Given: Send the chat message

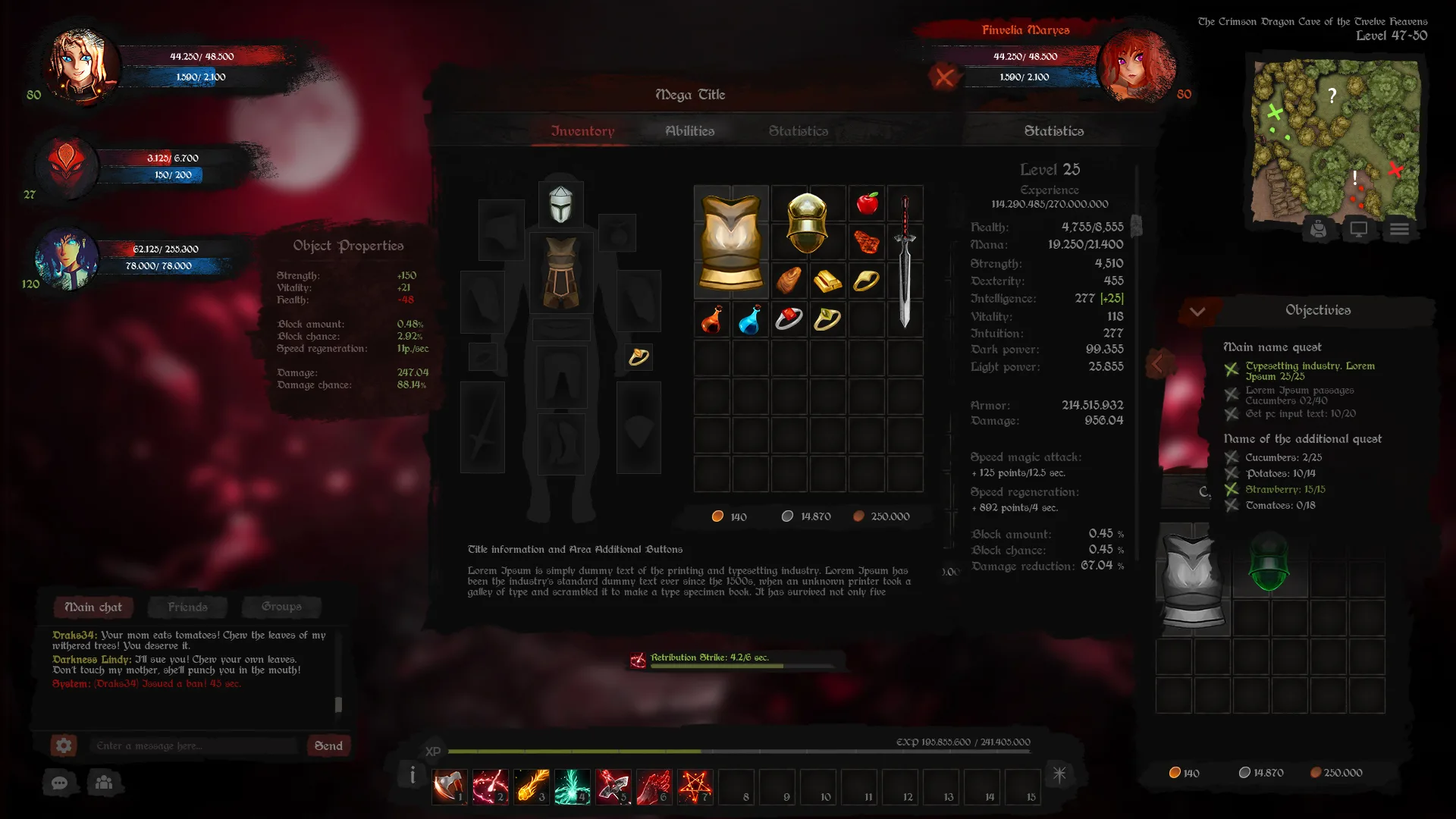Looking at the screenshot, I should click(328, 746).
